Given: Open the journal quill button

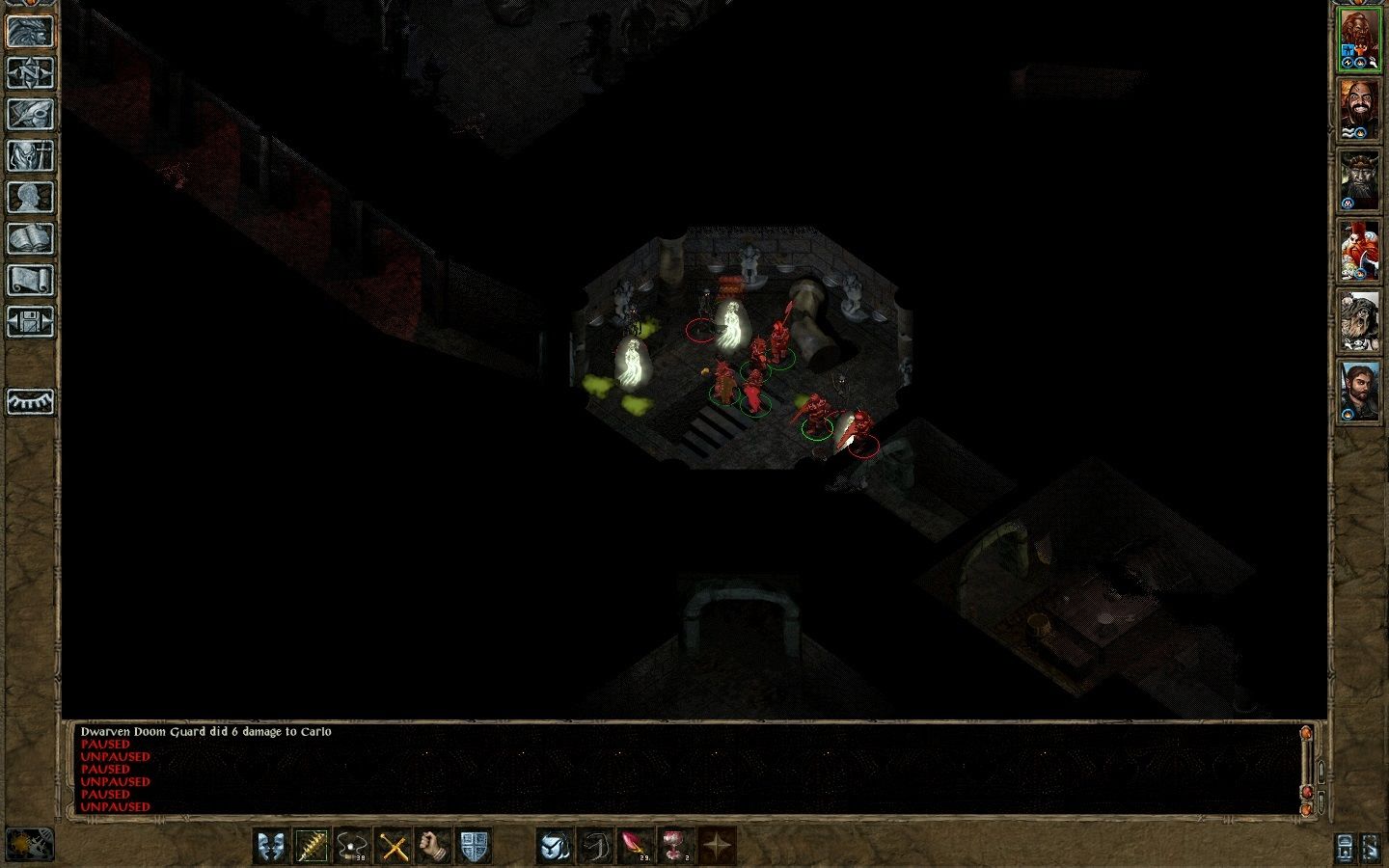Looking at the screenshot, I should pos(30,114).
